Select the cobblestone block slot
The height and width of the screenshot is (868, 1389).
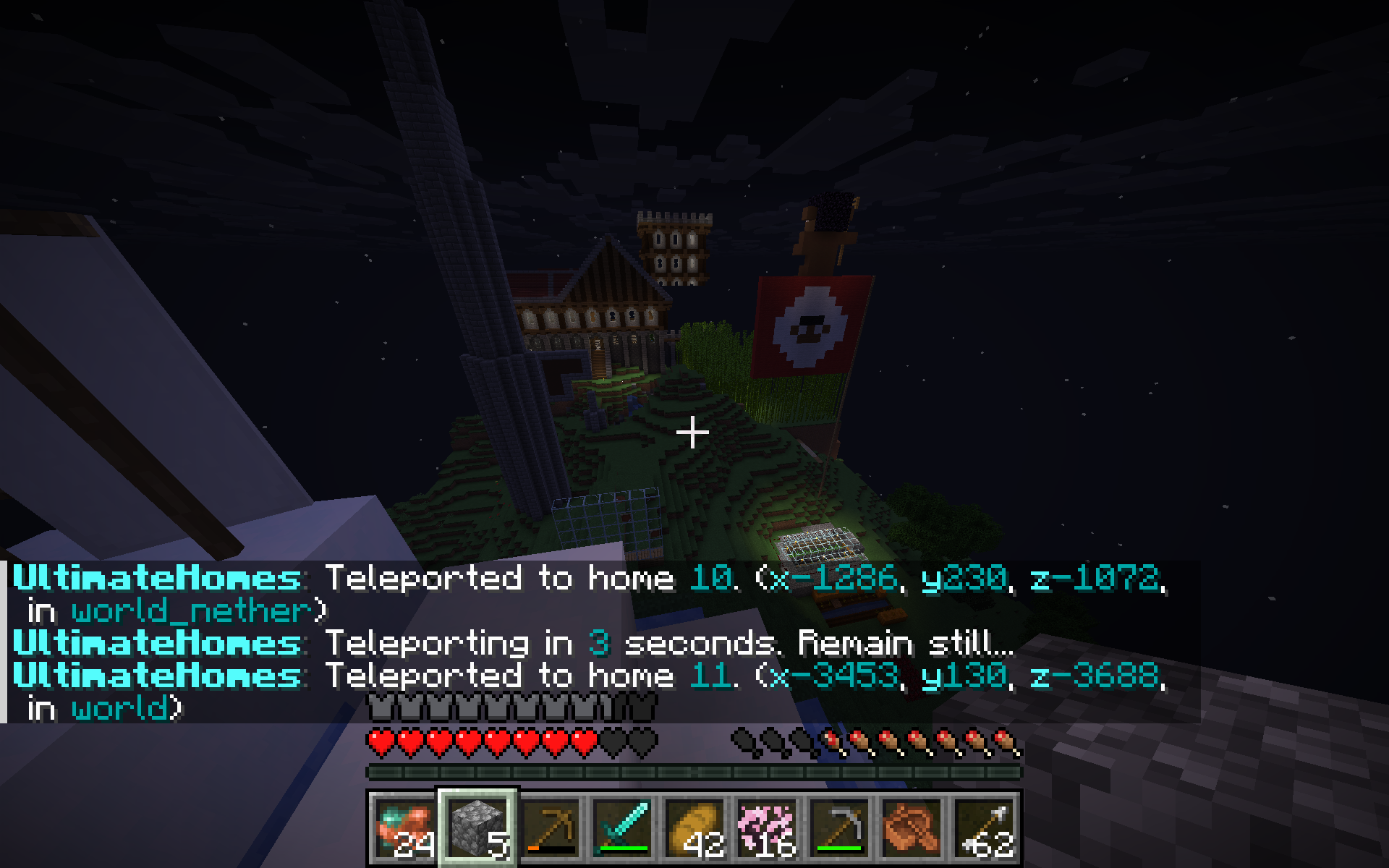477,827
